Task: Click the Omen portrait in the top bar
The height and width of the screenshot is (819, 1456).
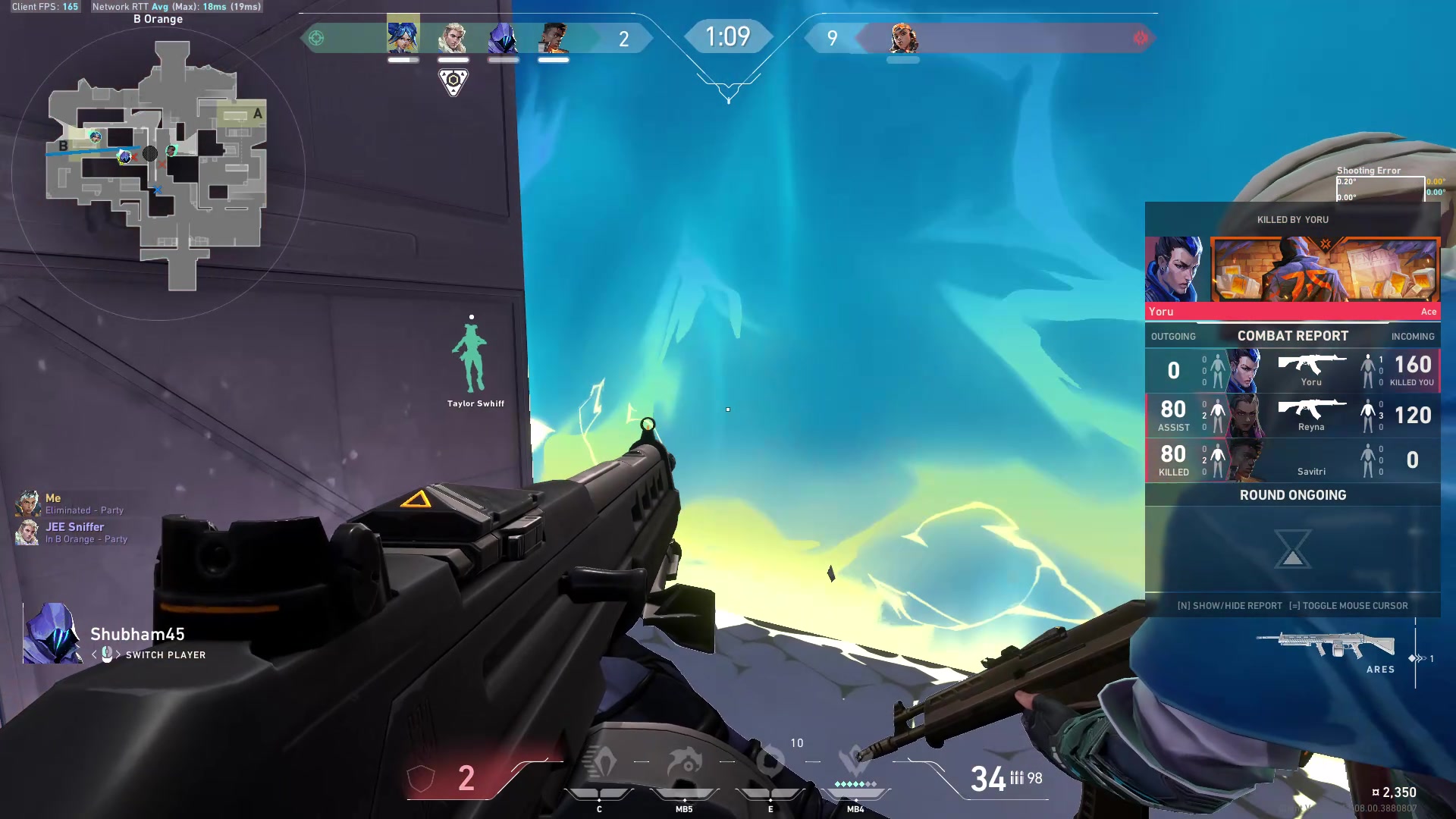Action: pyautogui.click(x=503, y=37)
